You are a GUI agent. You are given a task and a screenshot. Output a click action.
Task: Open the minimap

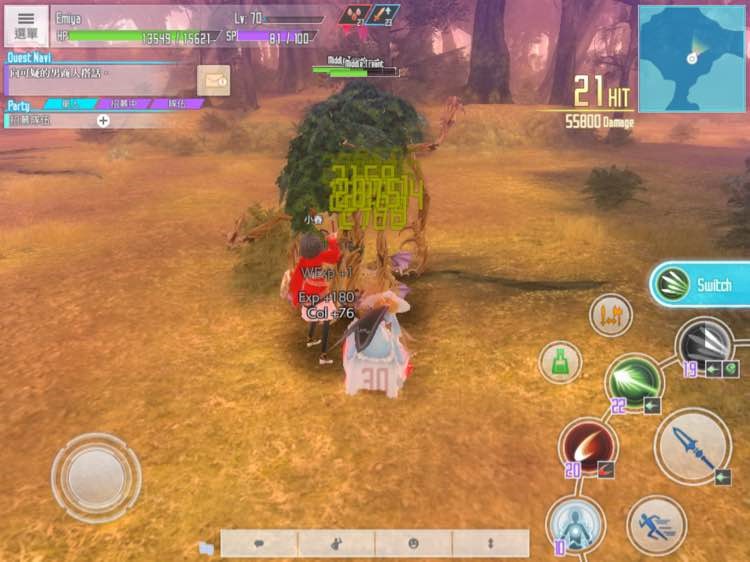(x=691, y=58)
